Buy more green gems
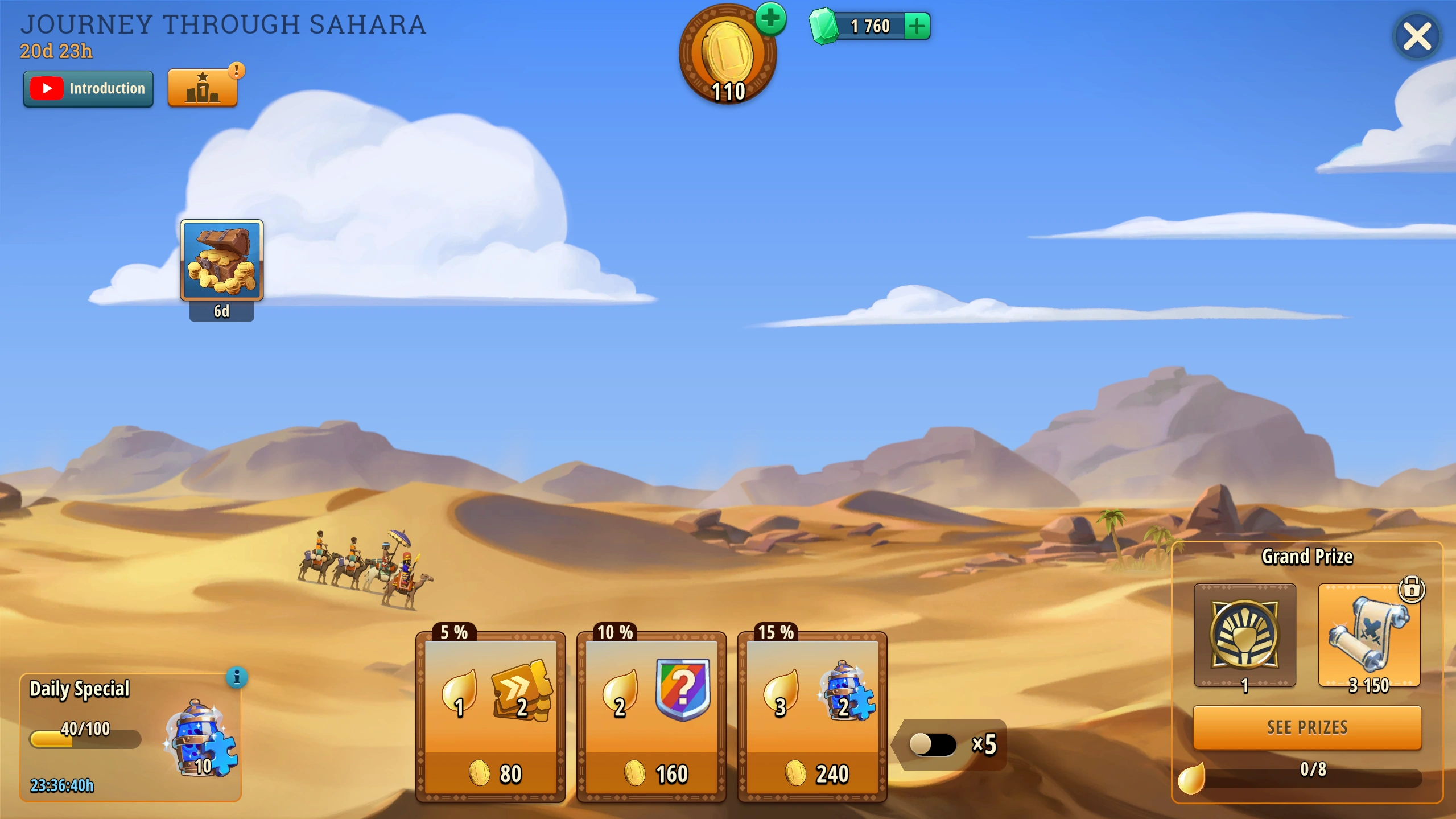This screenshot has width=1456, height=819. [x=917, y=26]
